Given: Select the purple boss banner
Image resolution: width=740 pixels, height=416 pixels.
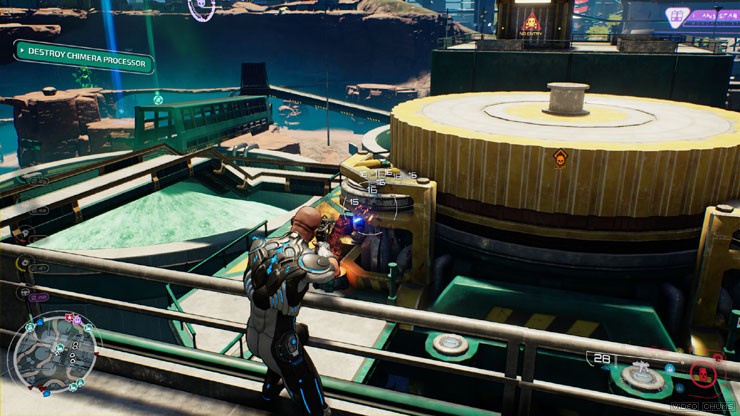Looking at the screenshot, I should coord(701,16).
